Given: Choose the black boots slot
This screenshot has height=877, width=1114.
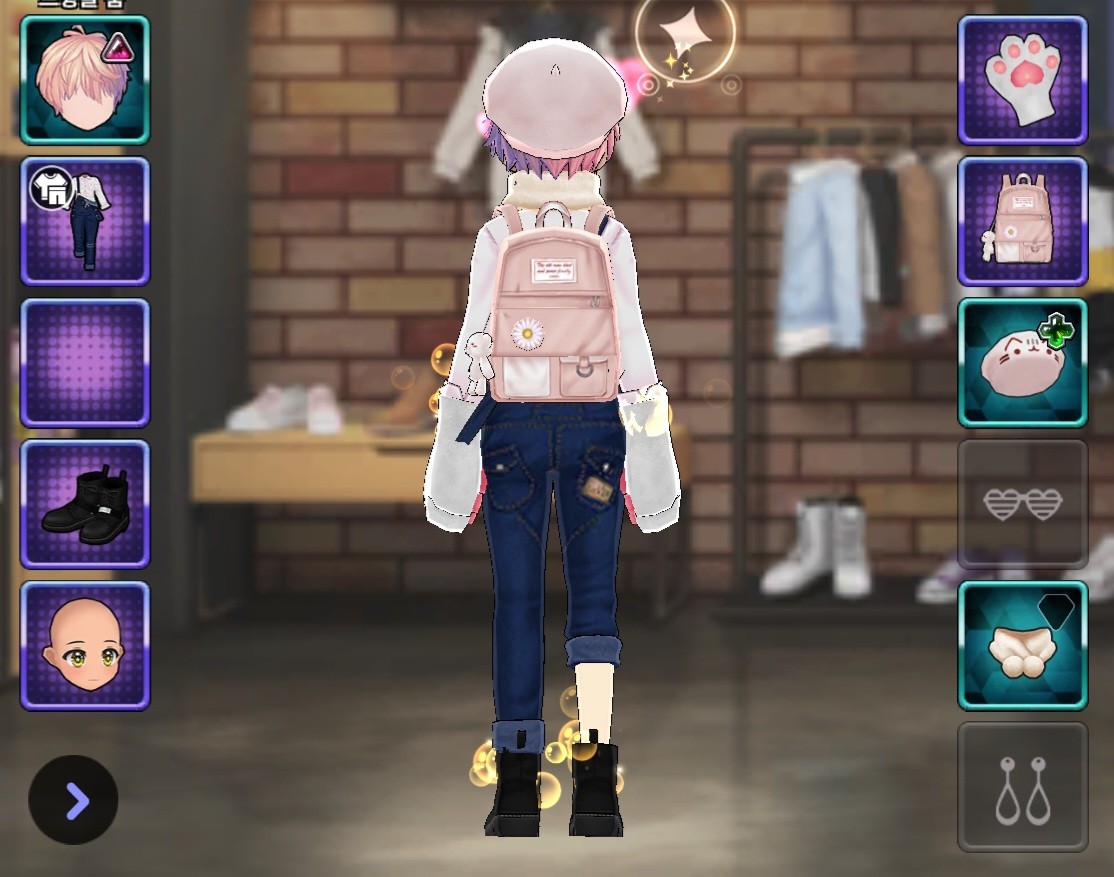Looking at the screenshot, I should click(84, 504).
